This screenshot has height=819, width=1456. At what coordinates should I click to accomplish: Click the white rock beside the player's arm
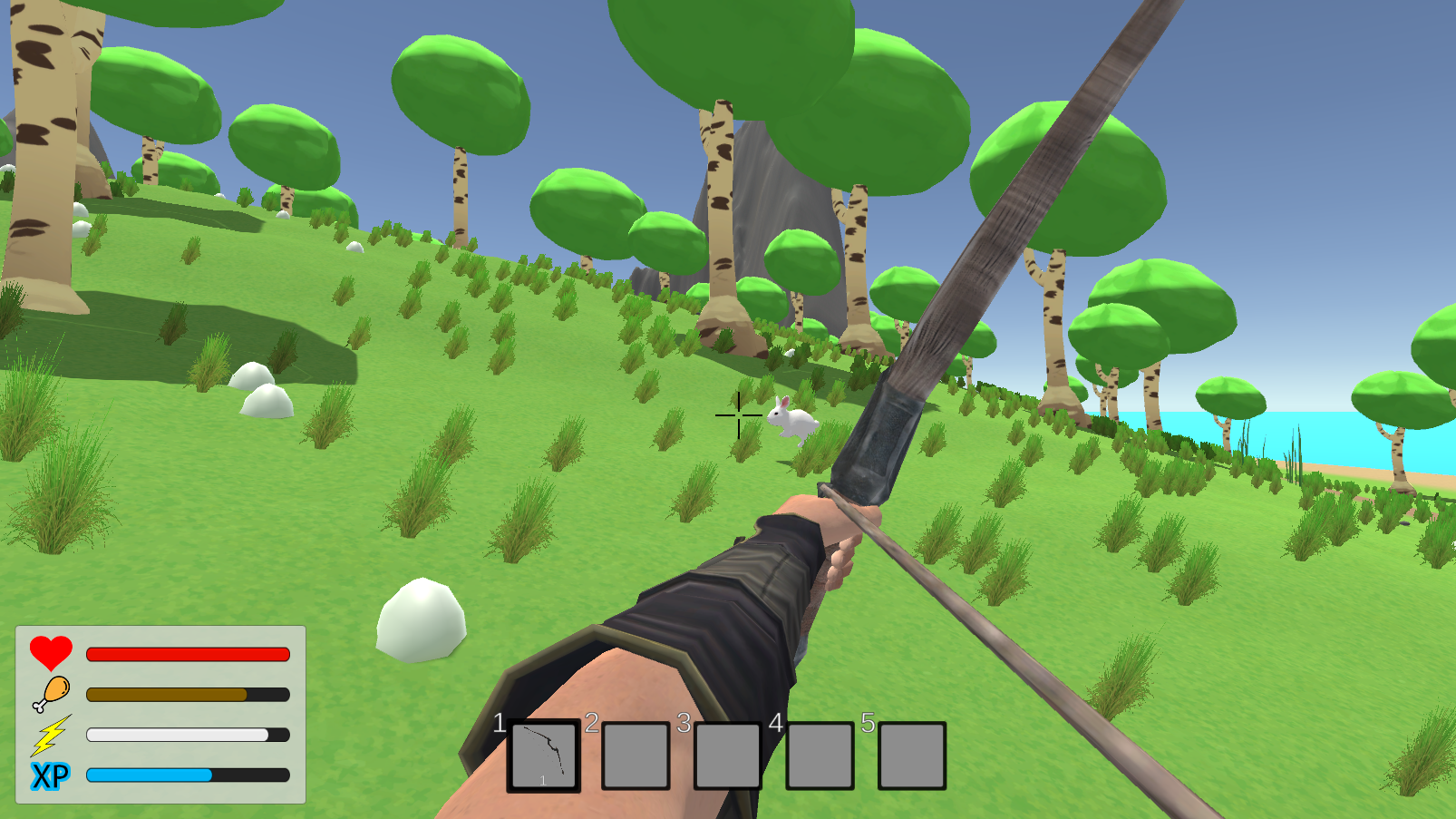click(420, 622)
